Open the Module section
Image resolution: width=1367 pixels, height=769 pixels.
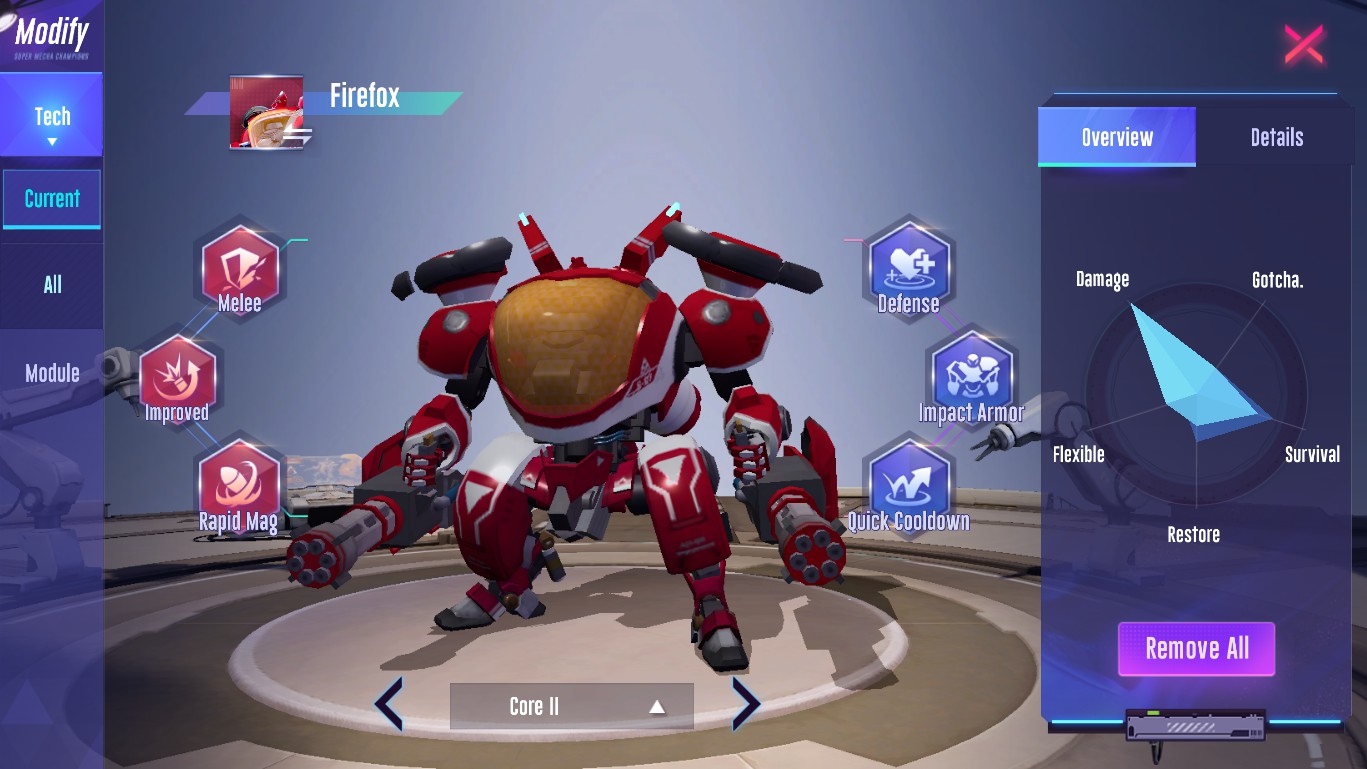pyautogui.click(x=52, y=373)
